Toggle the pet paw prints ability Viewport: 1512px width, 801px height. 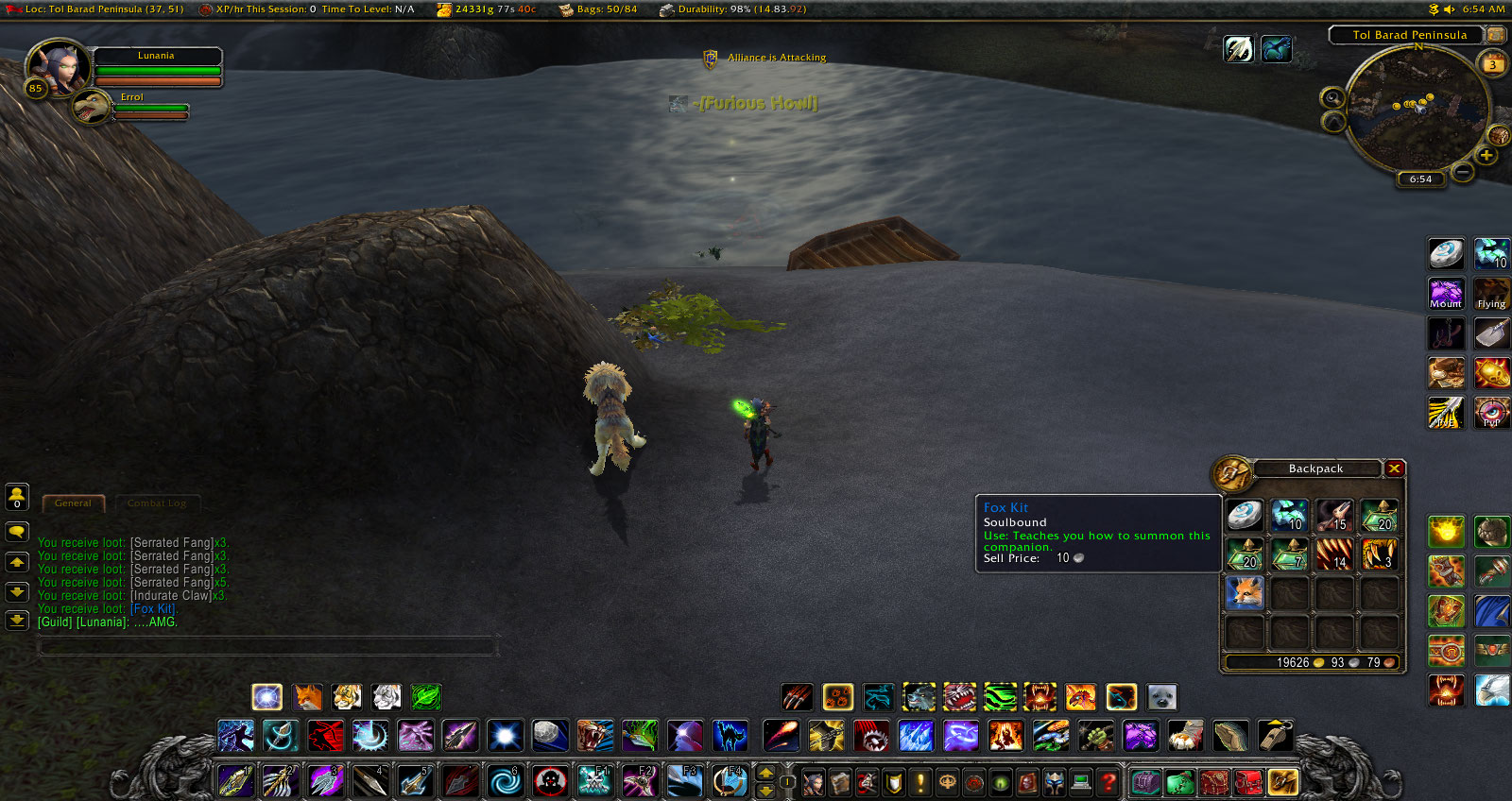tap(837, 698)
